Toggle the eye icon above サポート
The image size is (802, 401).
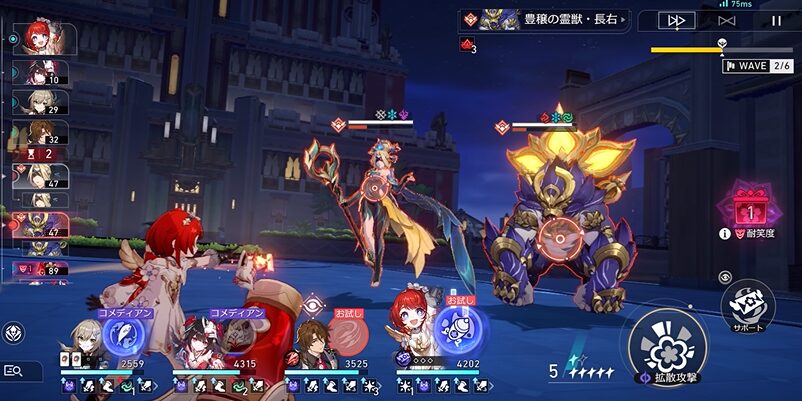[726, 276]
